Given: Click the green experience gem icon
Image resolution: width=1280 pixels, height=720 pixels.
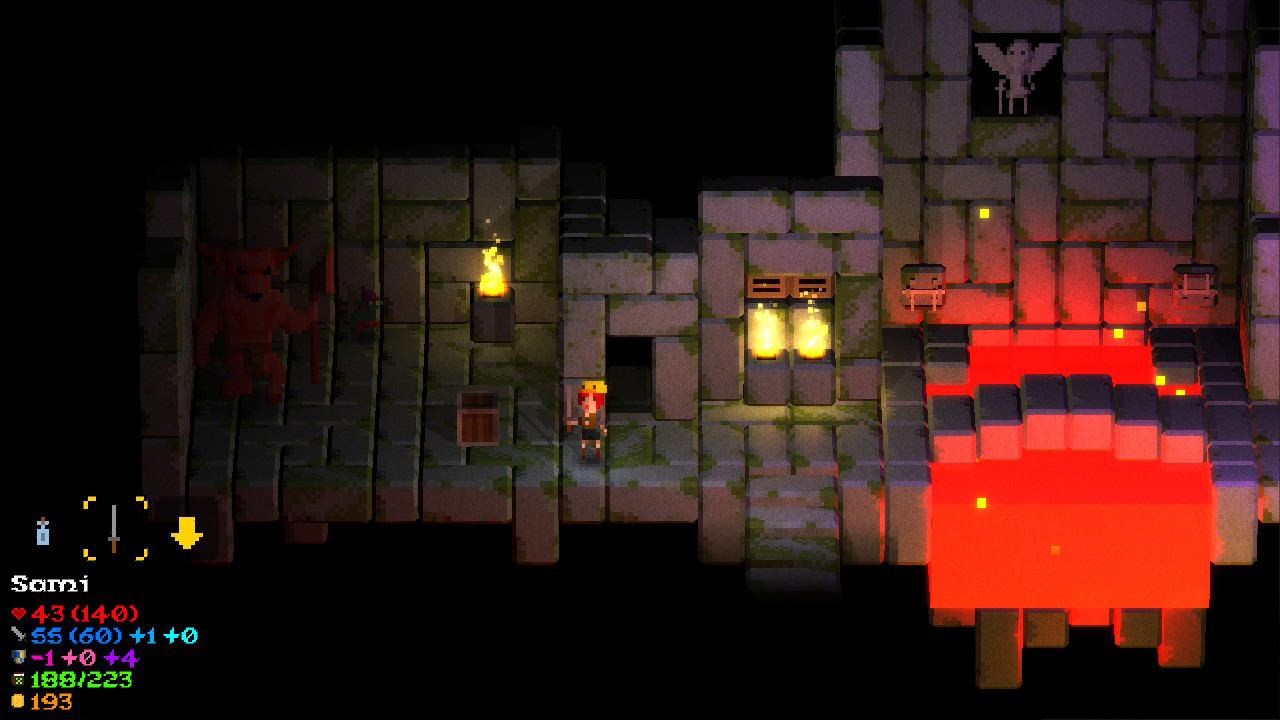Looking at the screenshot, I should point(18,679).
